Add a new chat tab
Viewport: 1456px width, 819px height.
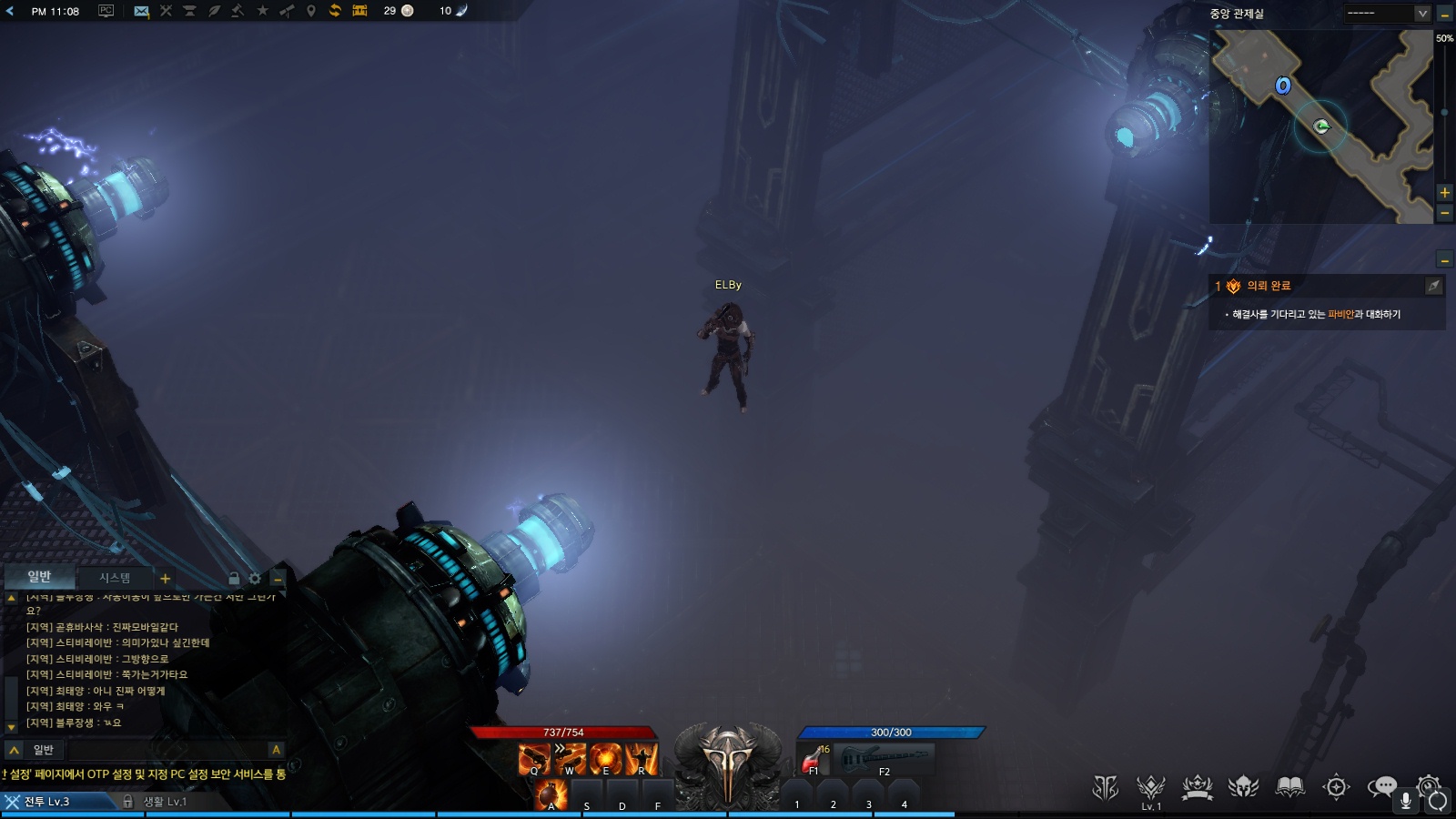point(165,579)
